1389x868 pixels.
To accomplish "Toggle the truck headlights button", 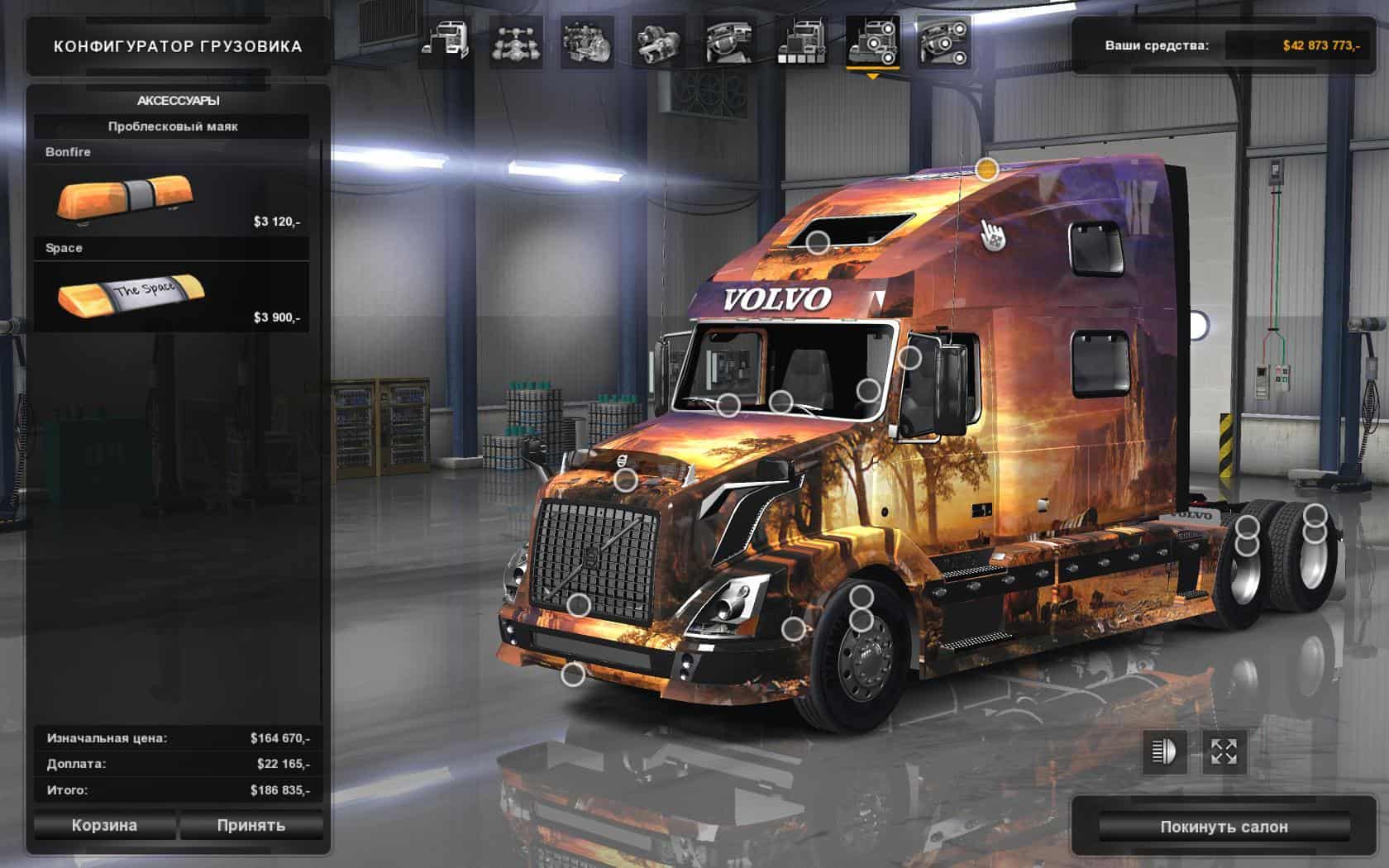I will click(x=1164, y=751).
